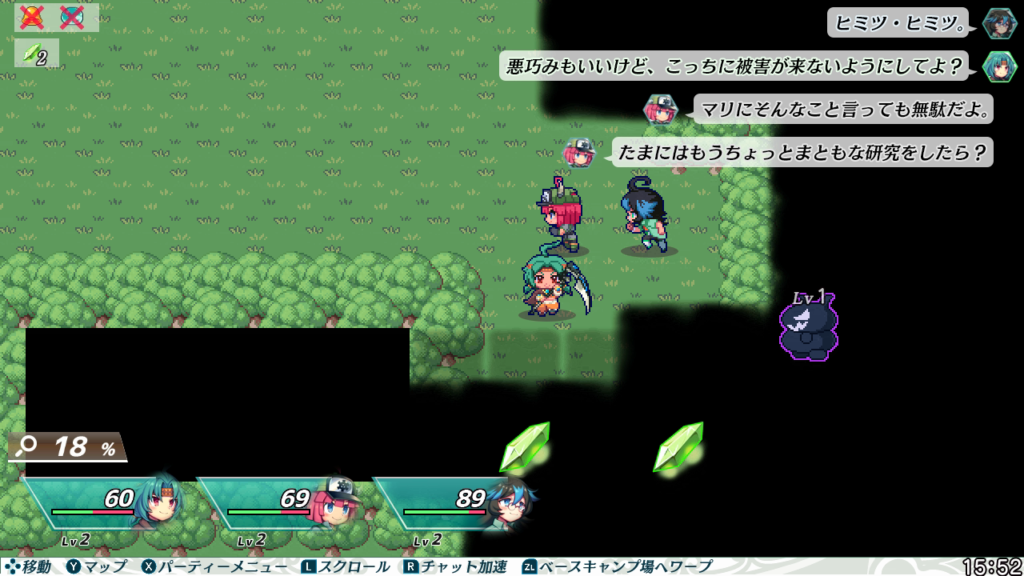The width and height of the screenshot is (1024, 576).
Task: Click the crossed-out teal gem icon
Action: (x=72, y=17)
